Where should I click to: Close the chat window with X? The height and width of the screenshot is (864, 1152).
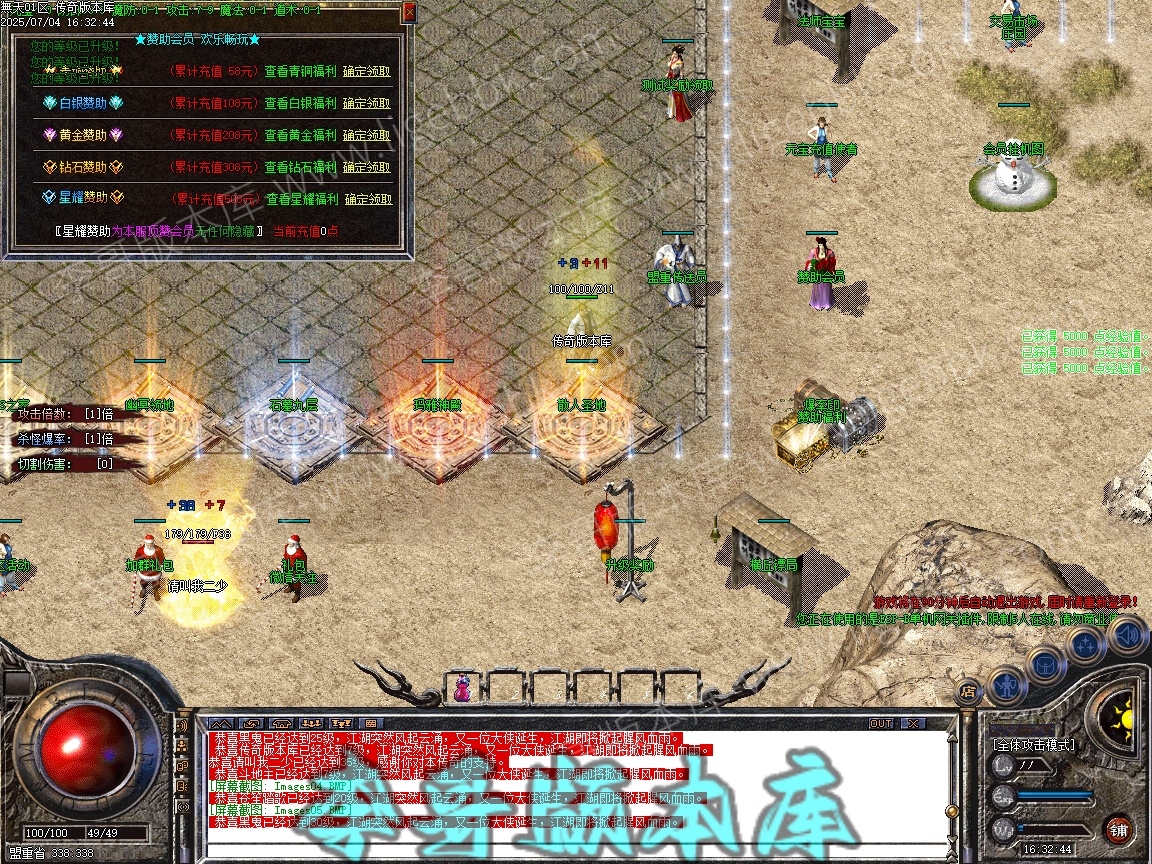(x=911, y=723)
